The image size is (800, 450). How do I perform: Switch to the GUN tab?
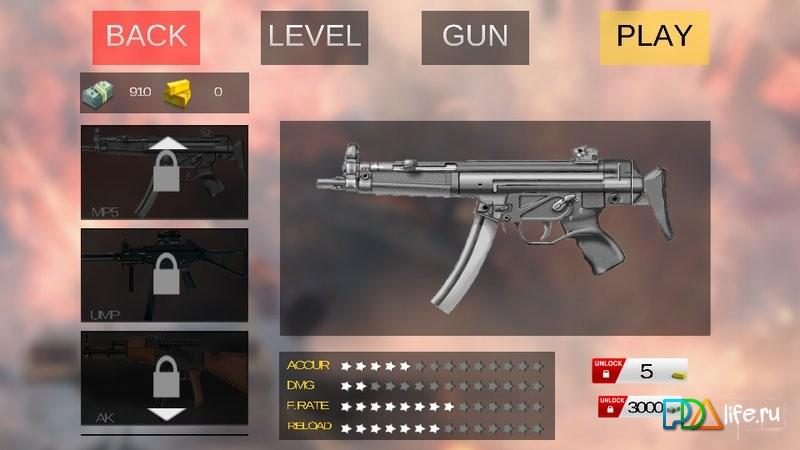475,37
